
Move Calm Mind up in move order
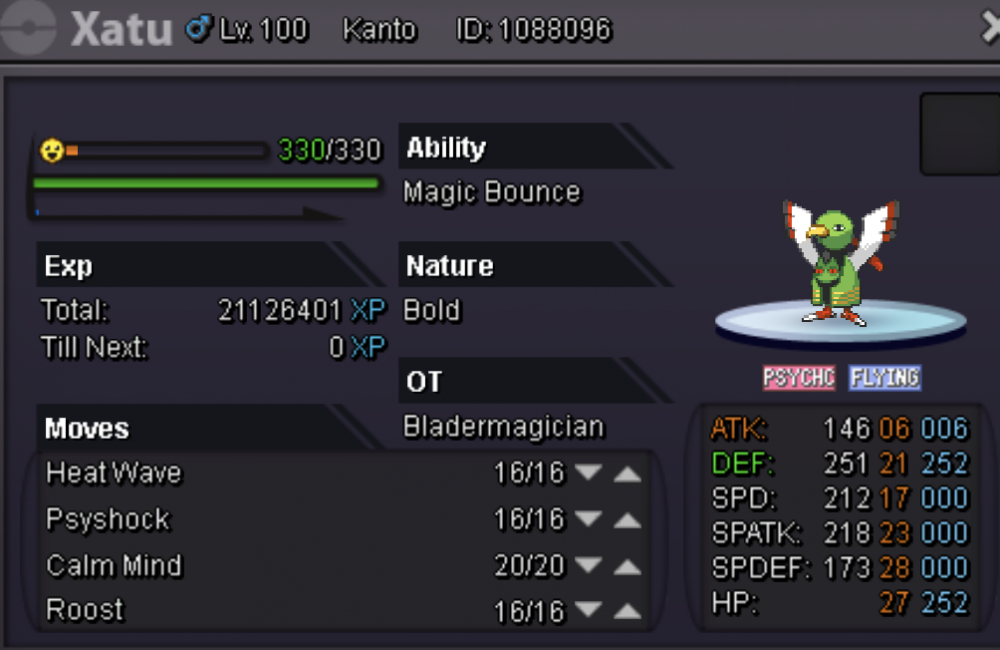coord(627,566)
